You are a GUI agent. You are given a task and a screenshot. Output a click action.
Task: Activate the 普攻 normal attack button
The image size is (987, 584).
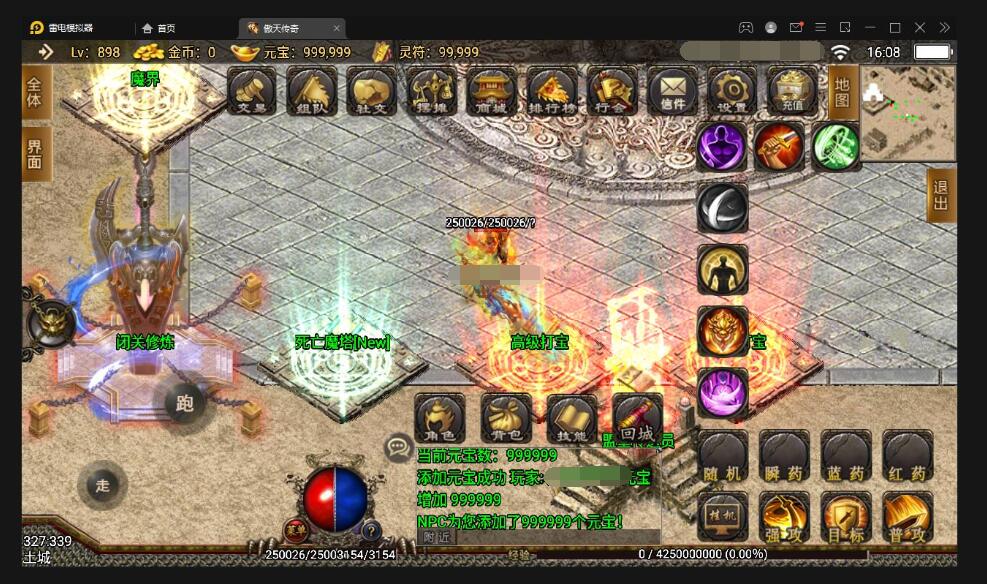pos(907,518)
